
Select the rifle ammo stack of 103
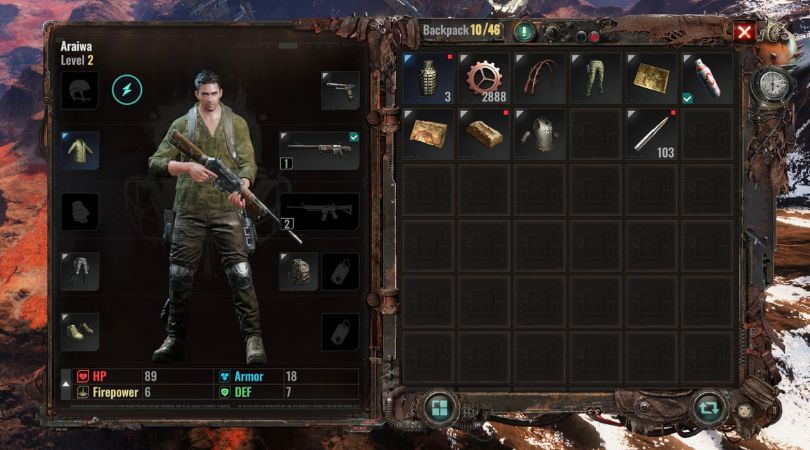652,134
